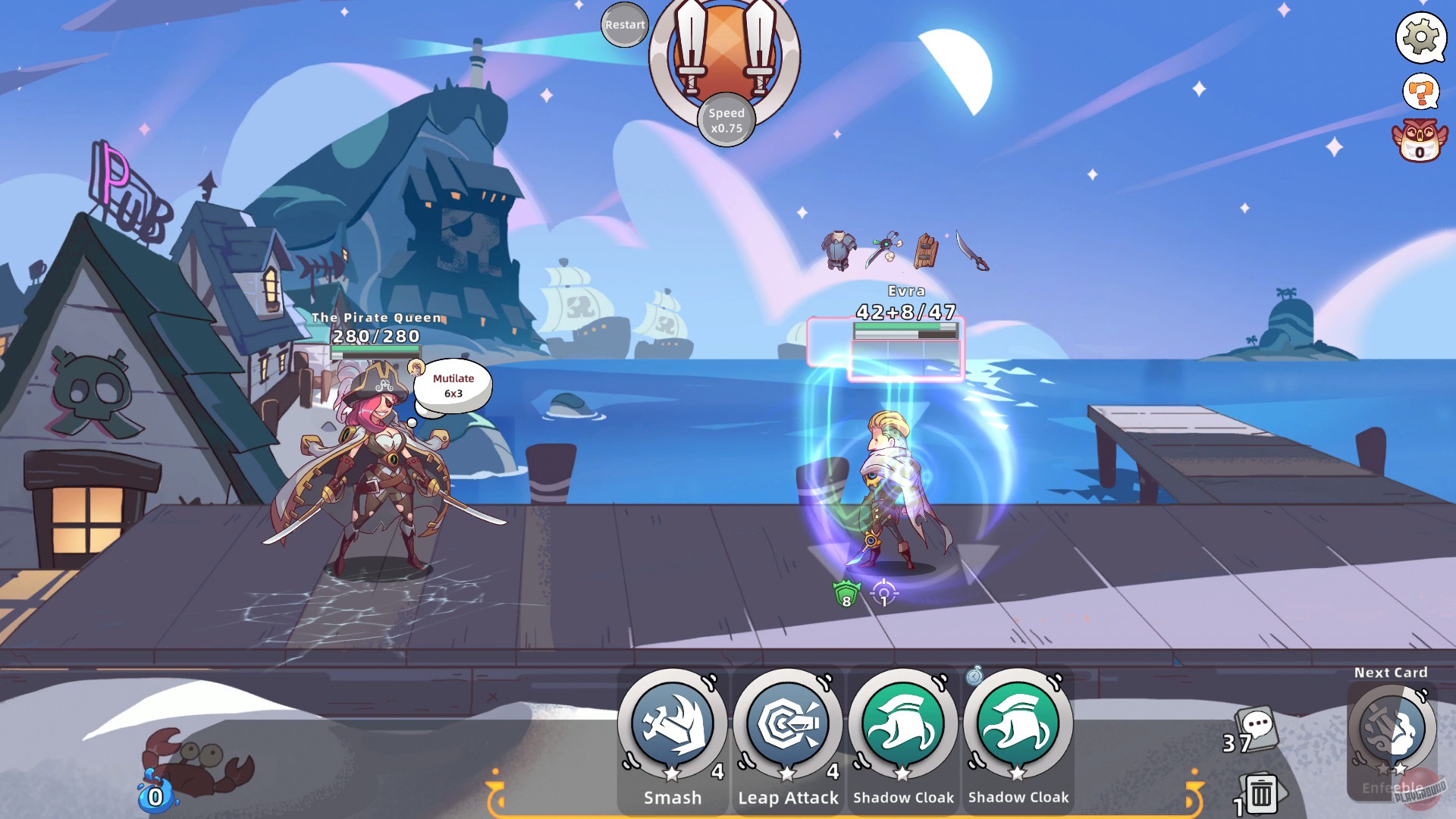Select the Leap Attack card
This screenshot has width=1456, height=819.
pyautogui.click(x=786, y=729)
